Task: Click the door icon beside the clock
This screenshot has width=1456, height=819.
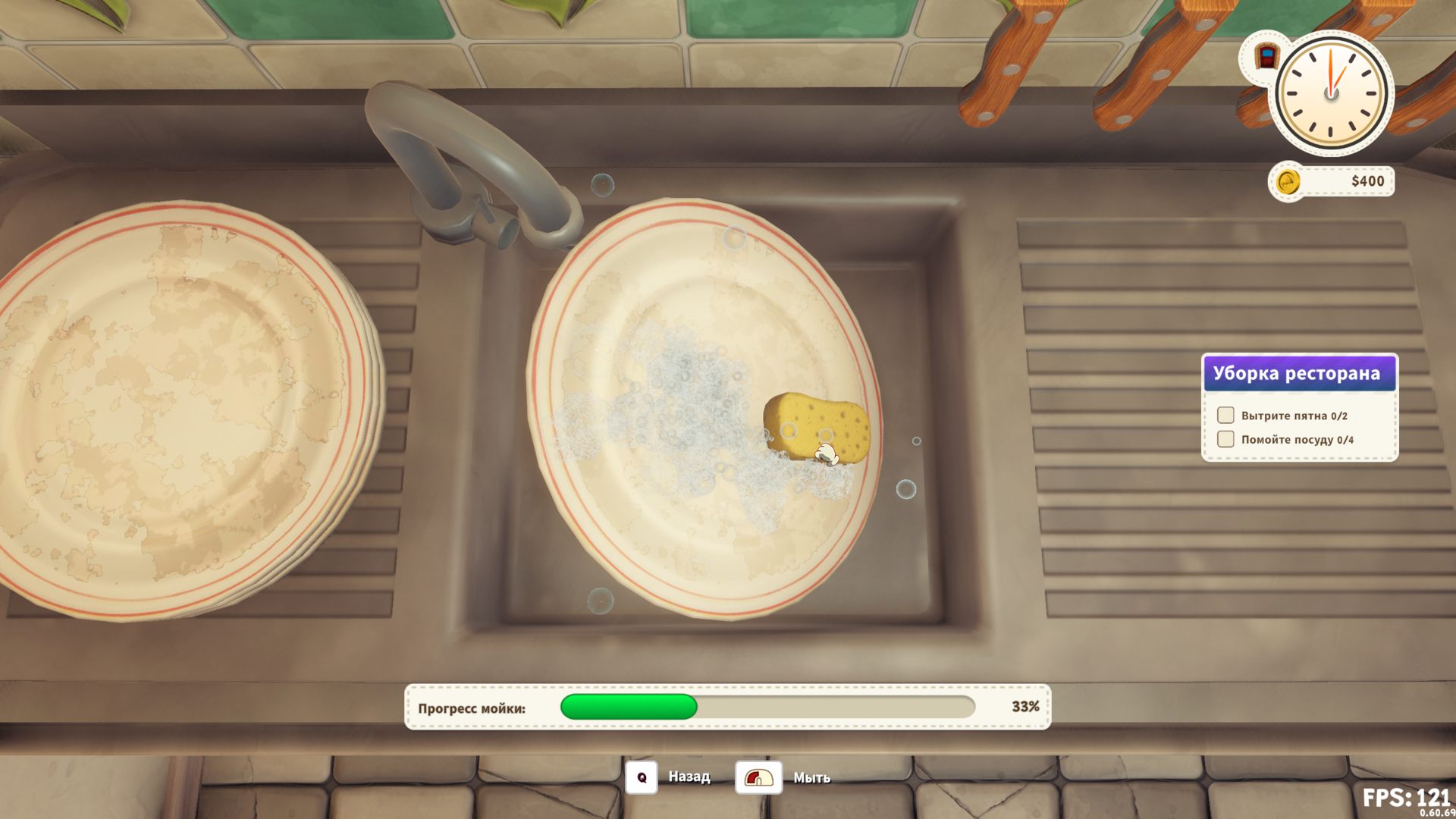Action: 1266,57
